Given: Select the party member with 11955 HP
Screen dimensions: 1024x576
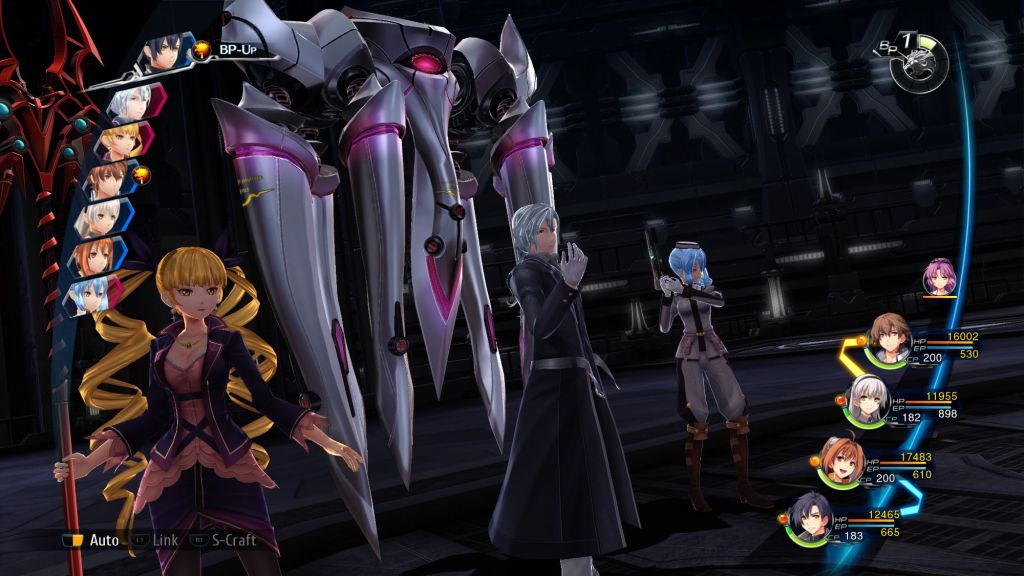Looking at the screenshot, I should coord(866,401).
